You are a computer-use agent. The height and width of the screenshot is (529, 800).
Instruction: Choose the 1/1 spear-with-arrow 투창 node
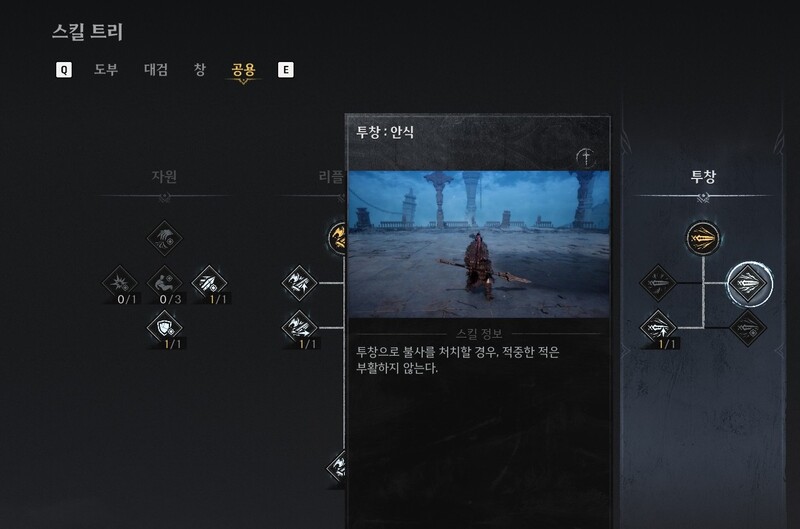pyautogui.click(x=658, y=327)
